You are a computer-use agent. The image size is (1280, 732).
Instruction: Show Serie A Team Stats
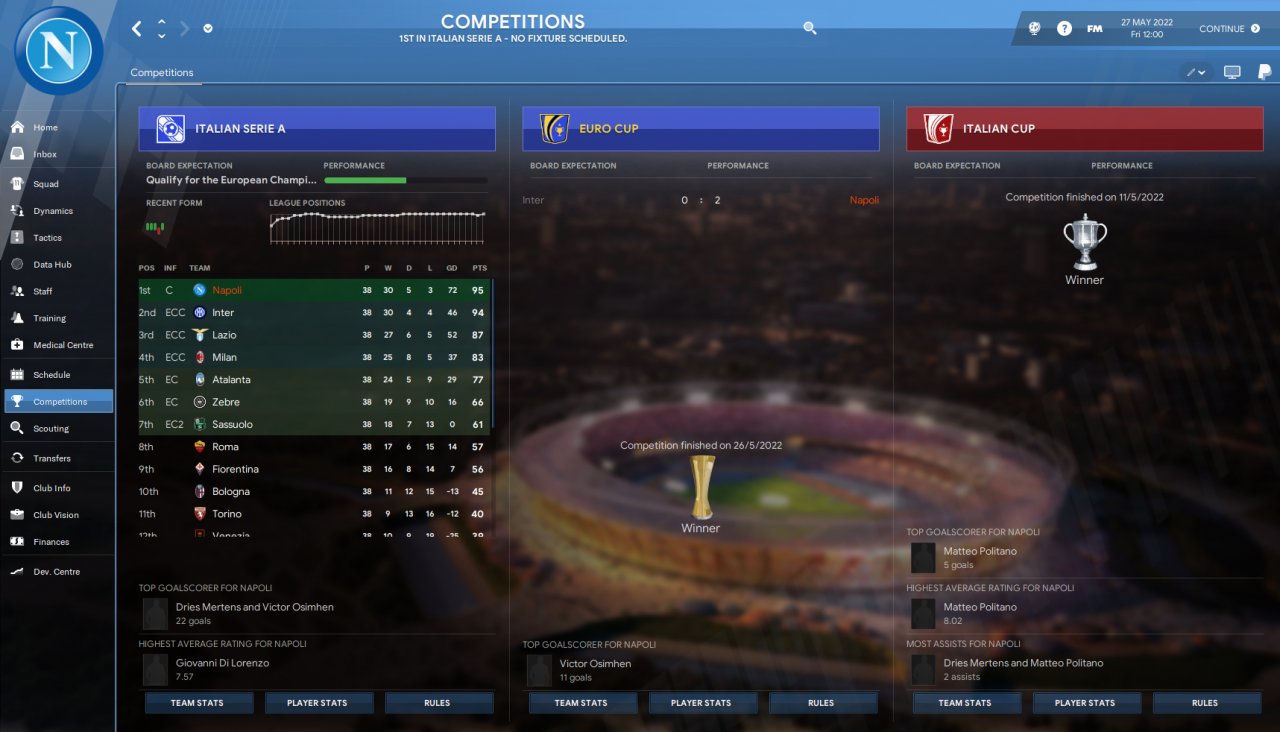[197, 703]
